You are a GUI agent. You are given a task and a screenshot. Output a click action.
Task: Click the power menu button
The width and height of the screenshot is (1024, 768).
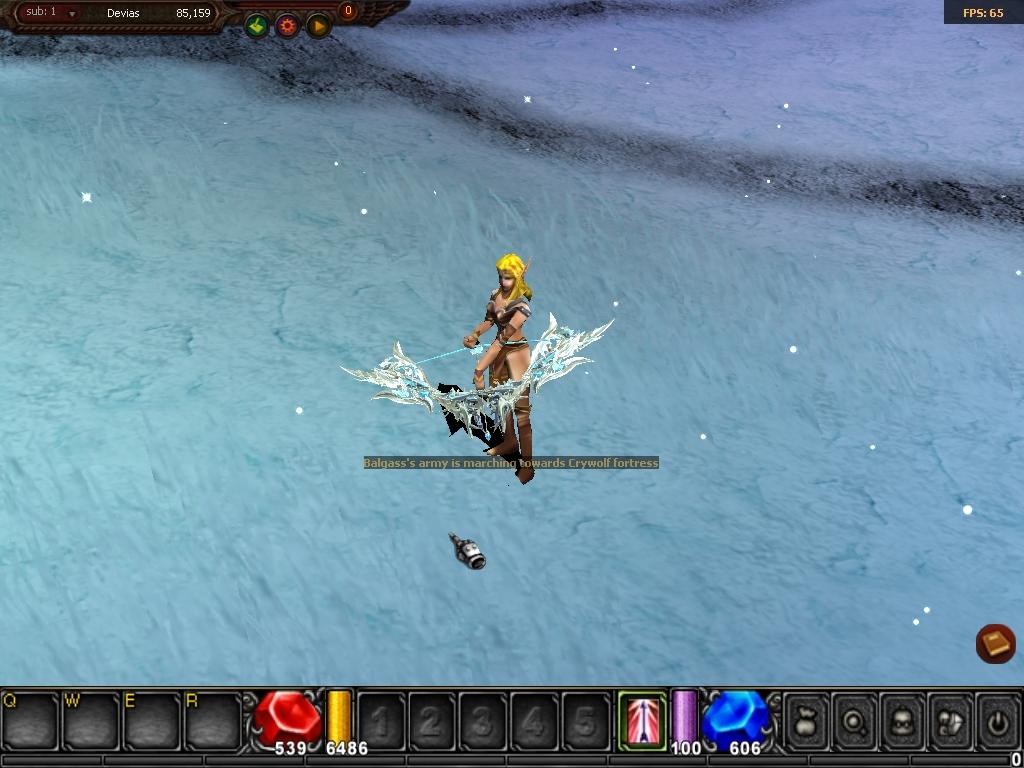pyautogui.click(x=997, y=720)
